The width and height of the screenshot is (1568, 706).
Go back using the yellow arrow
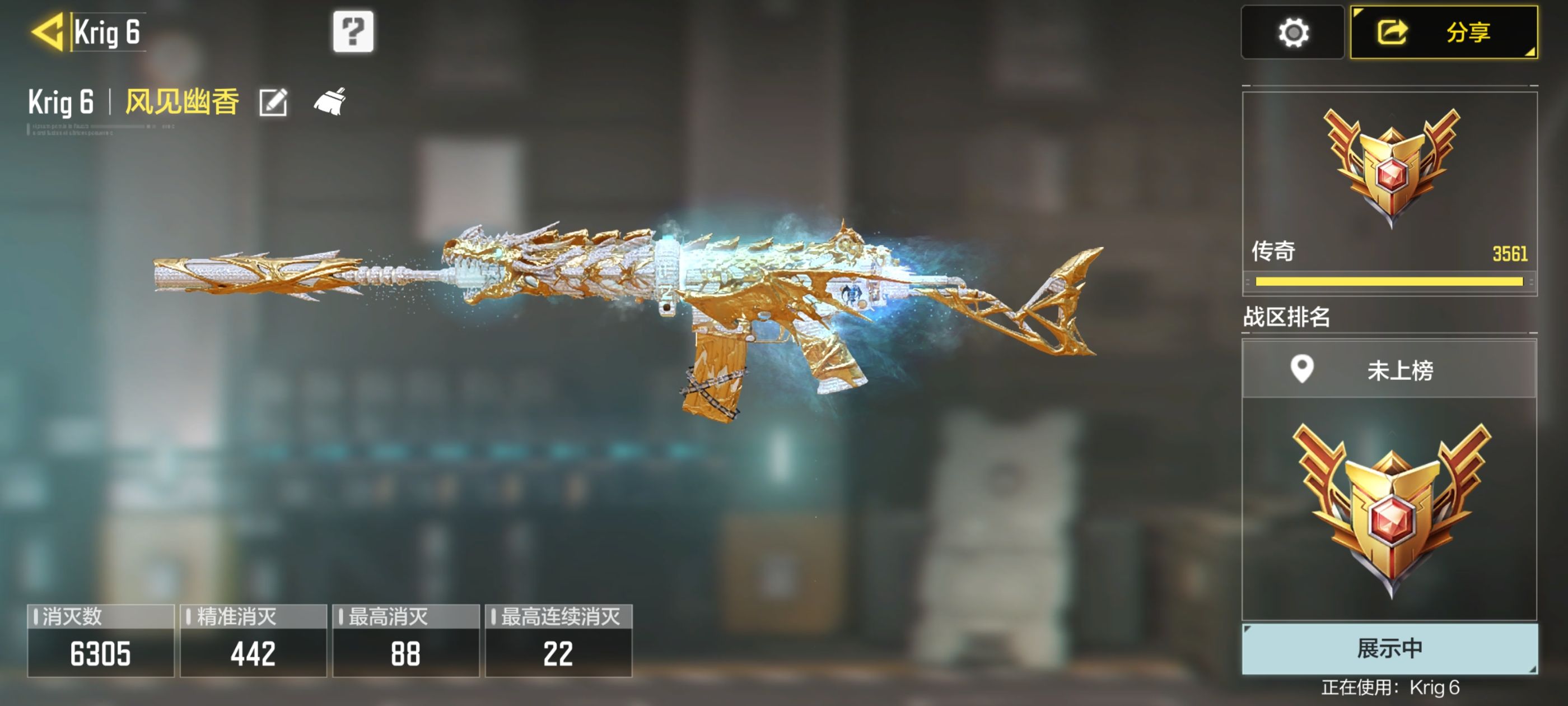tap(48, 32)
